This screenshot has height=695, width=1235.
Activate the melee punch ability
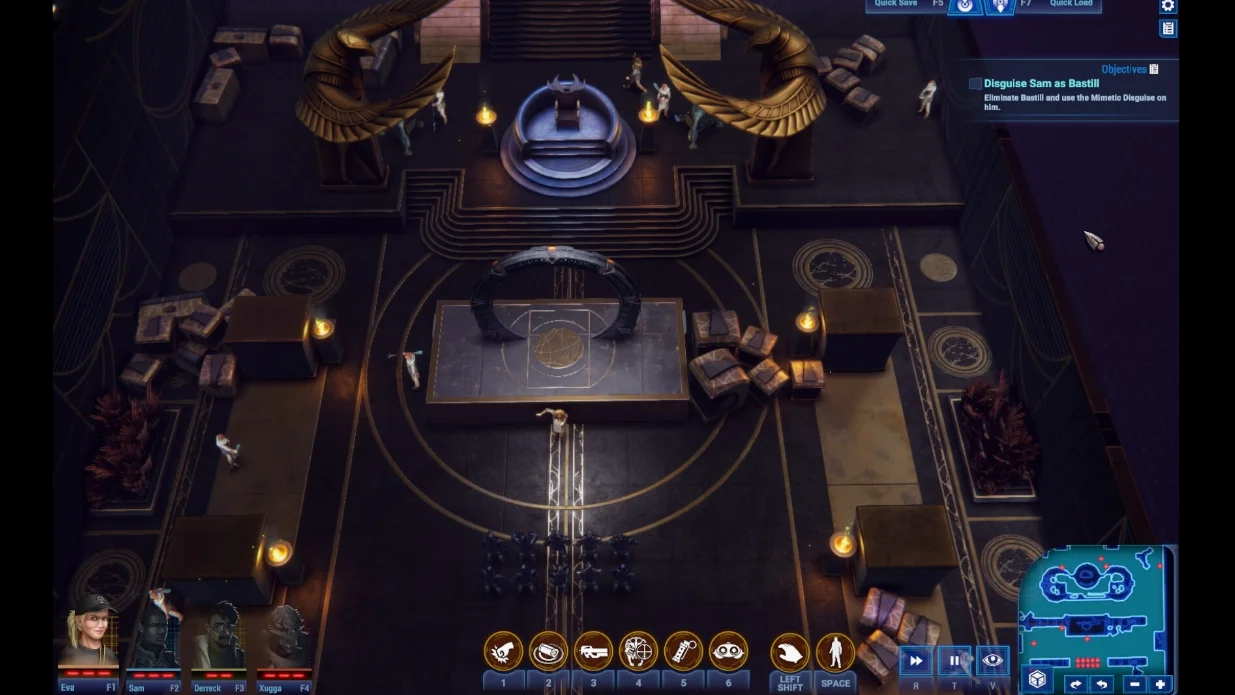(x=503, y=651)
